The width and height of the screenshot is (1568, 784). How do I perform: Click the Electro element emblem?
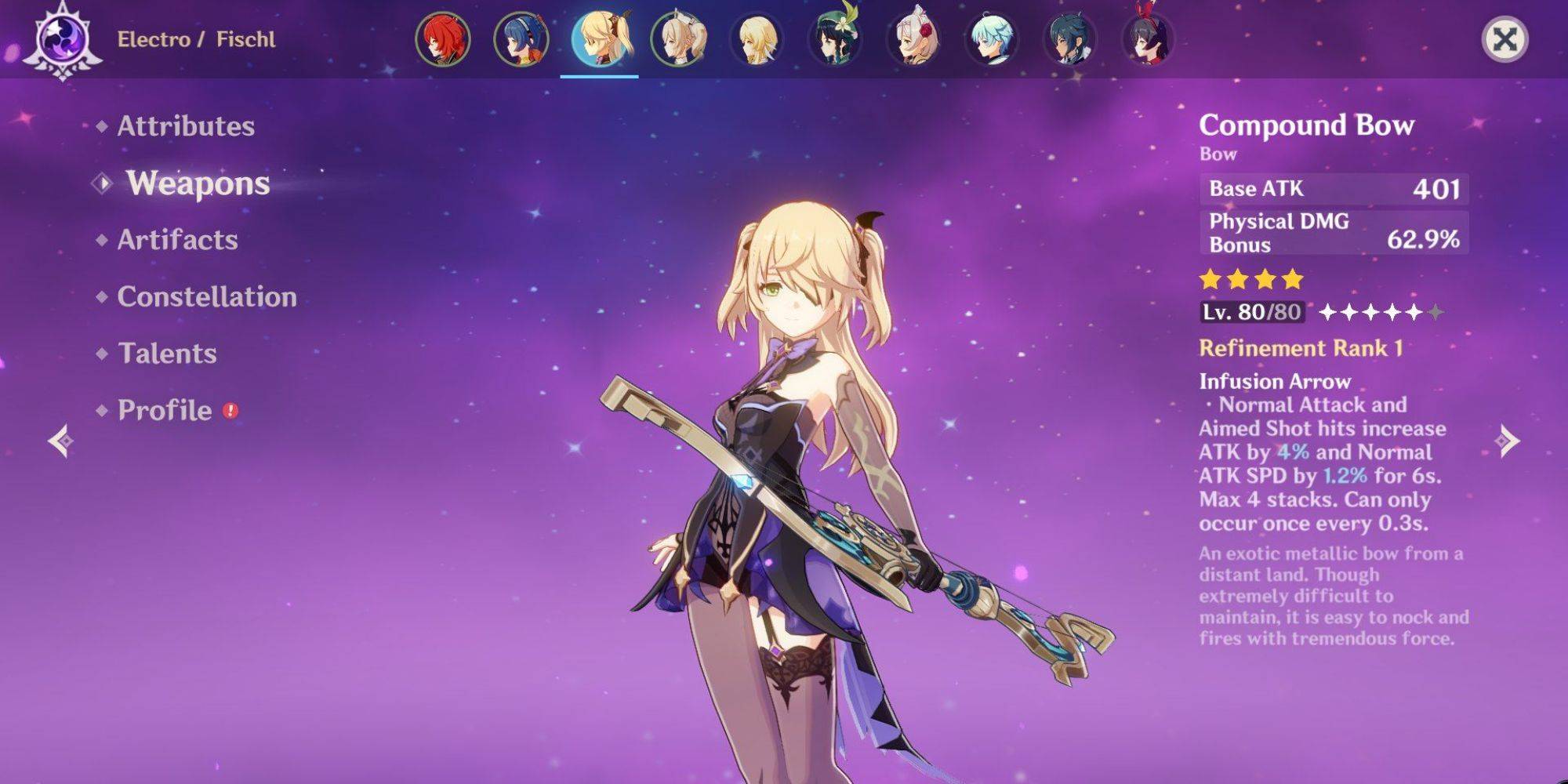[x=63, y=39]
